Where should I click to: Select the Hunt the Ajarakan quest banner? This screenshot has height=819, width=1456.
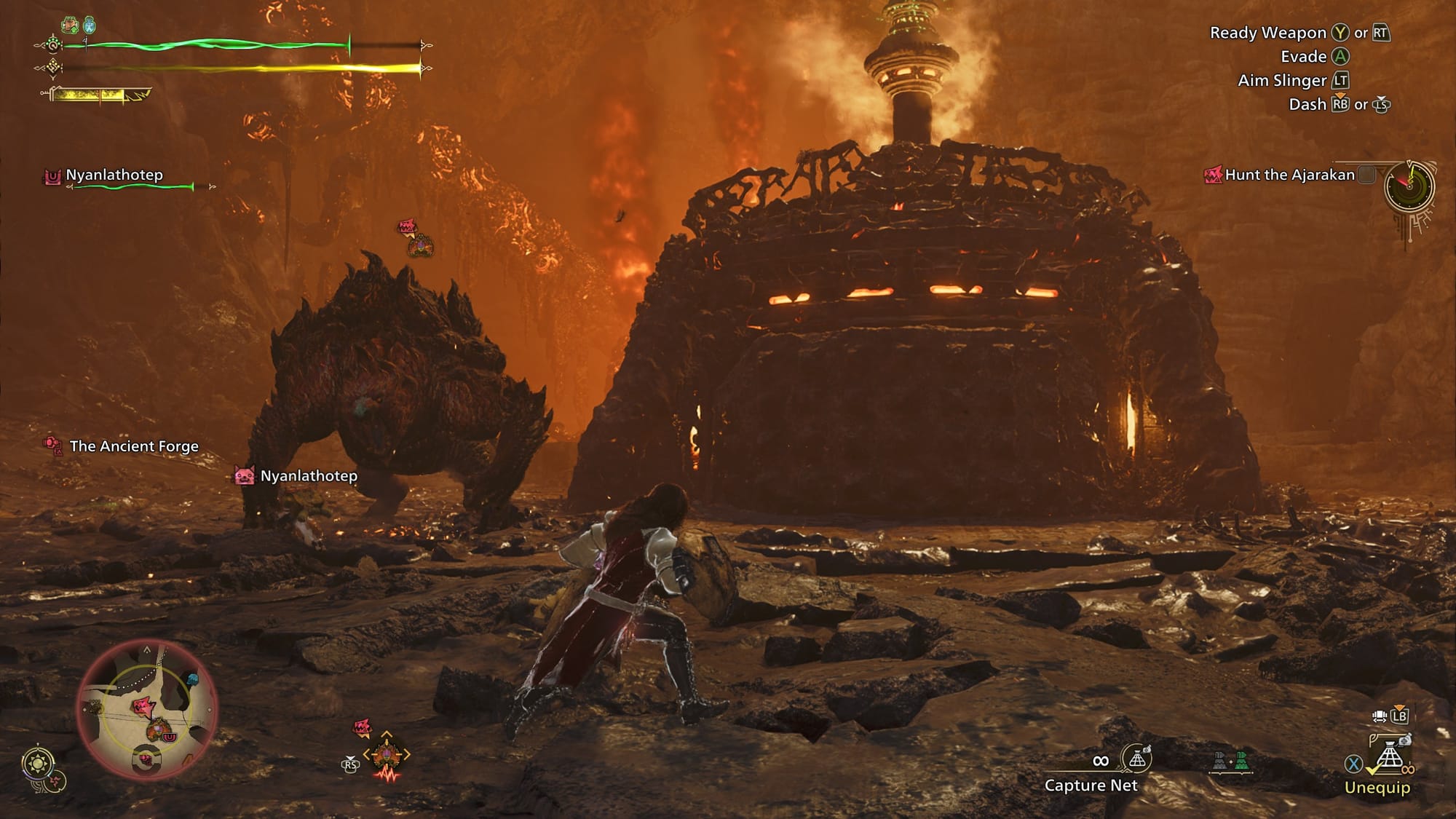[x=1289, y=175]
